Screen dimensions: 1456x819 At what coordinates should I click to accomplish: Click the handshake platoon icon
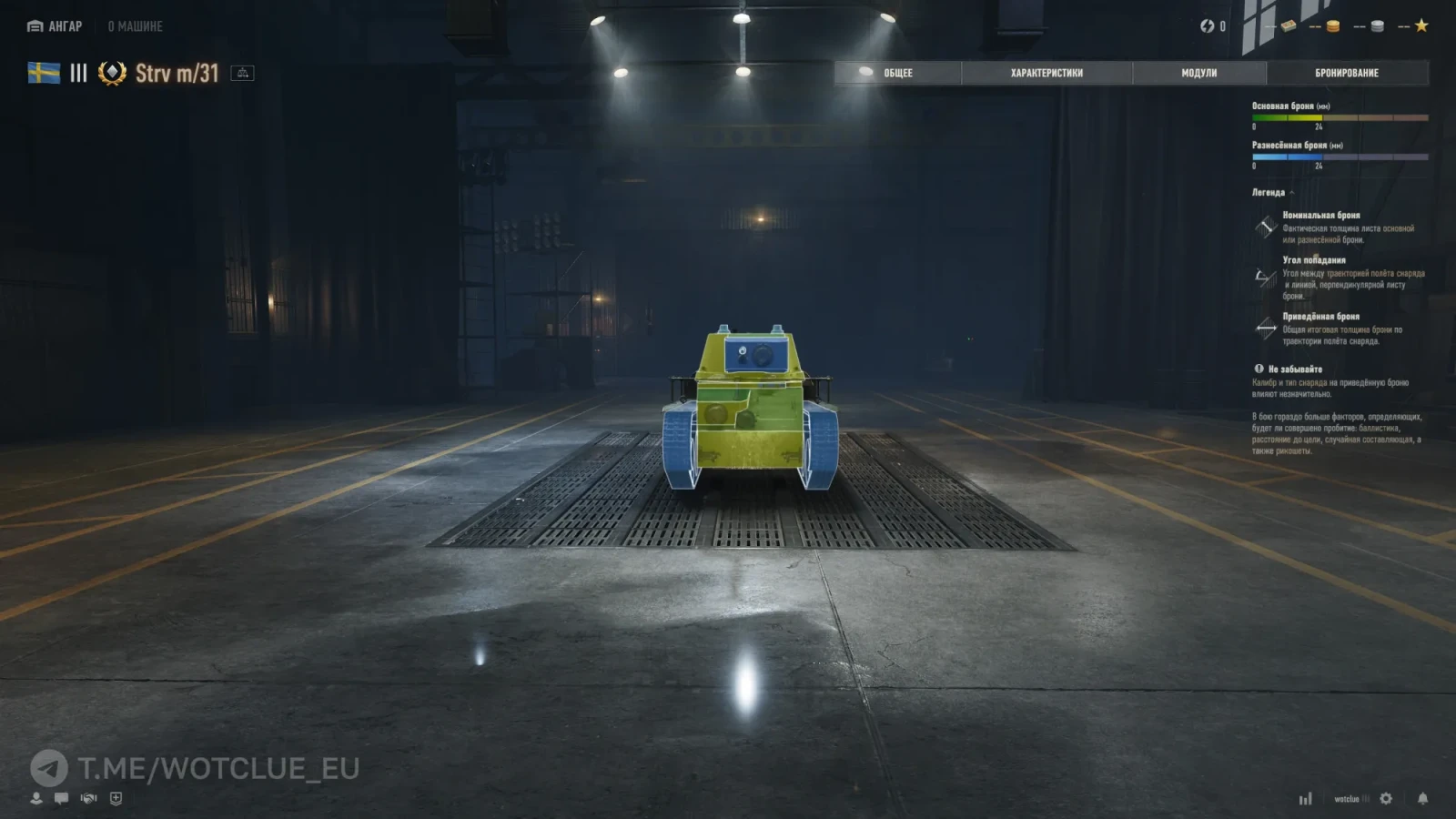click(x=88, y=798)
